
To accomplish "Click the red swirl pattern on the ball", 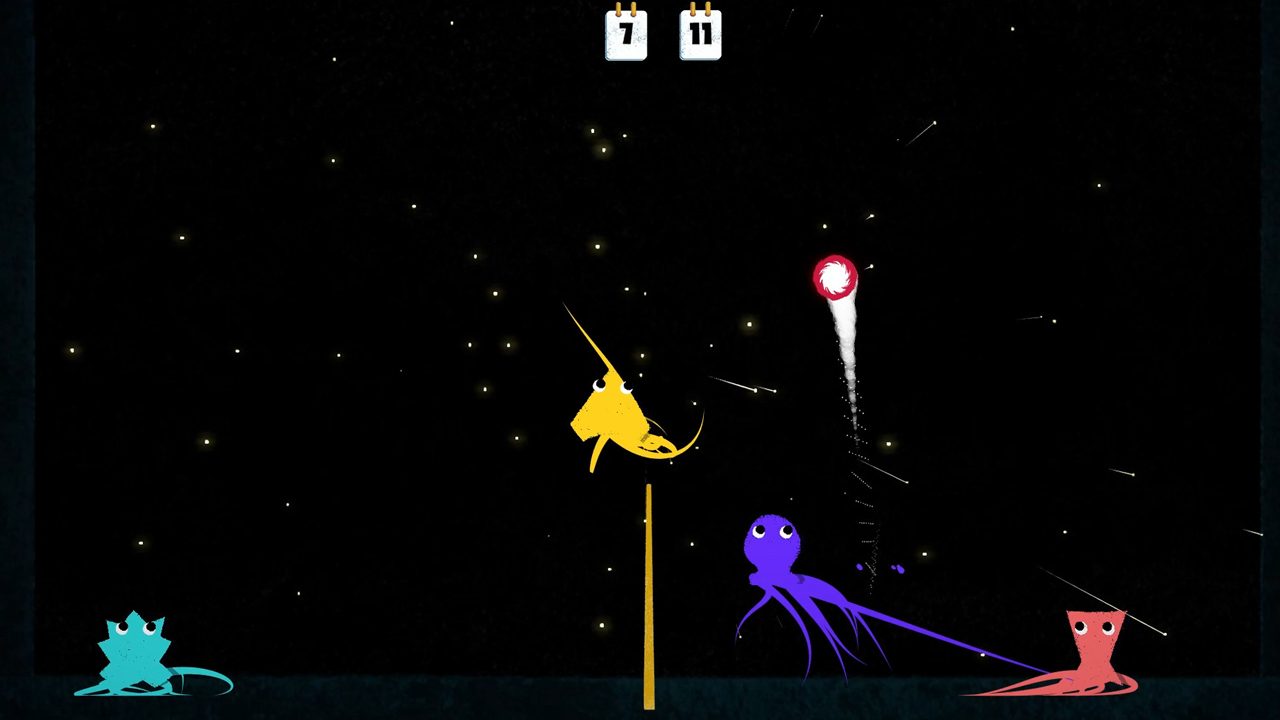I will click(x=834, y=277).
